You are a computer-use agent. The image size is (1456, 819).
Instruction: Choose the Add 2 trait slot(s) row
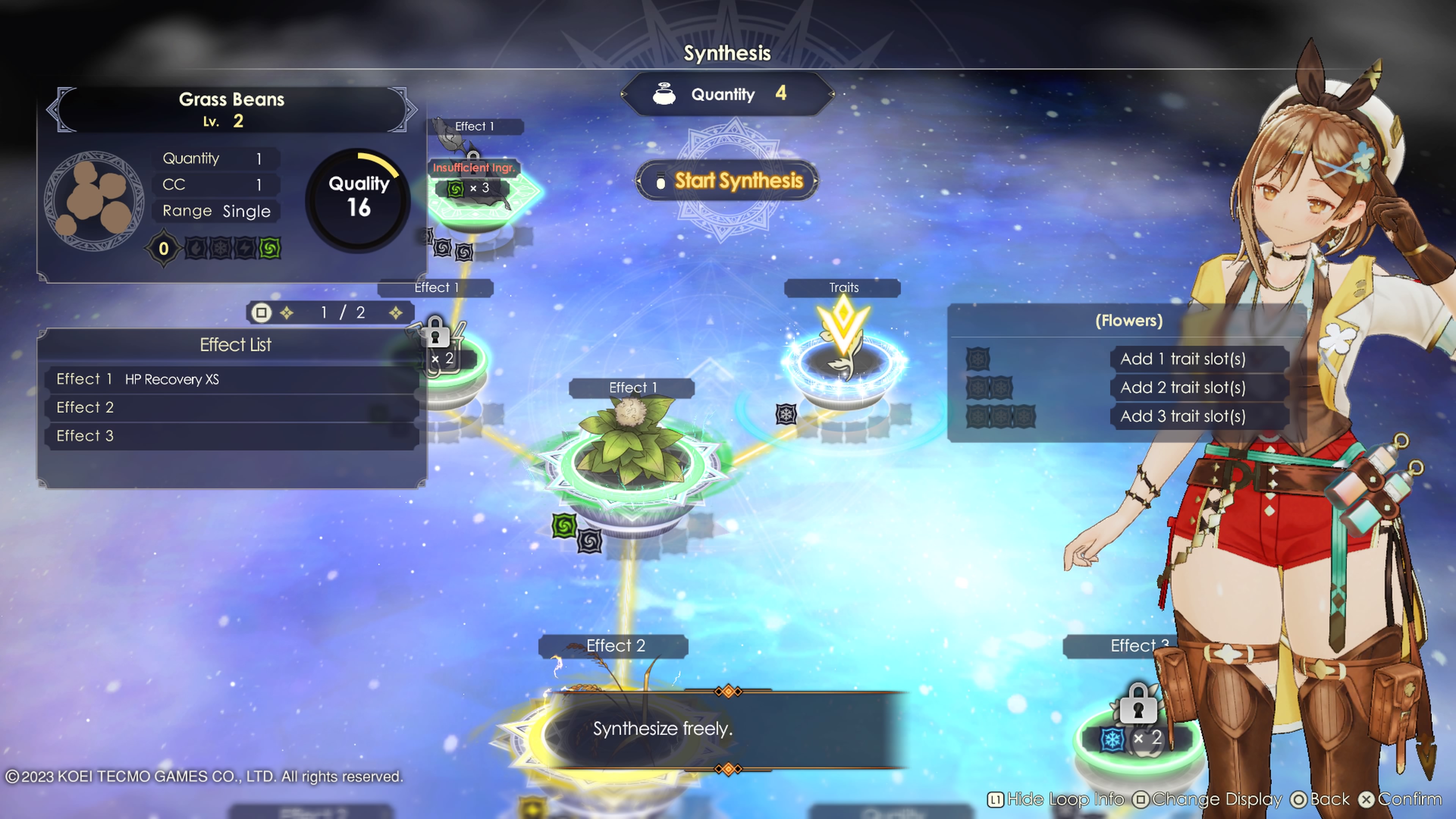click(x=1183, y=388)
